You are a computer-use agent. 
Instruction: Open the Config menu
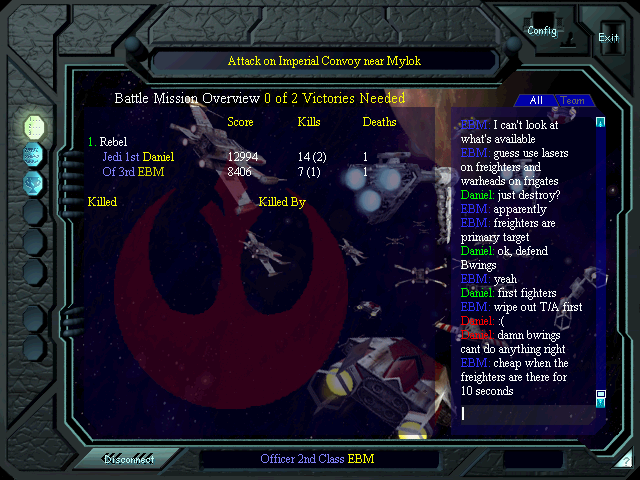(542, 31)
